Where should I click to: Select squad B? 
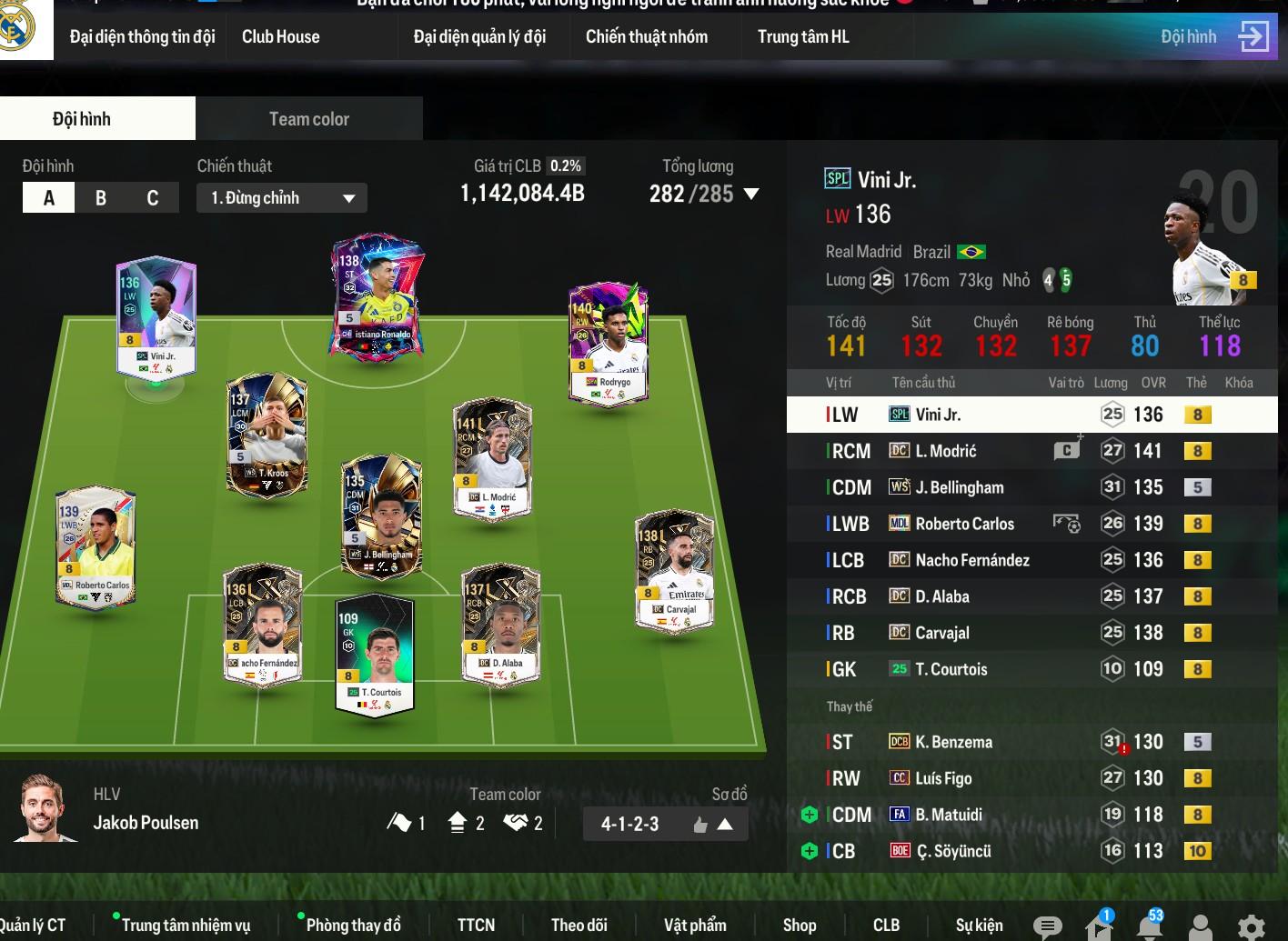pos(101,198)
